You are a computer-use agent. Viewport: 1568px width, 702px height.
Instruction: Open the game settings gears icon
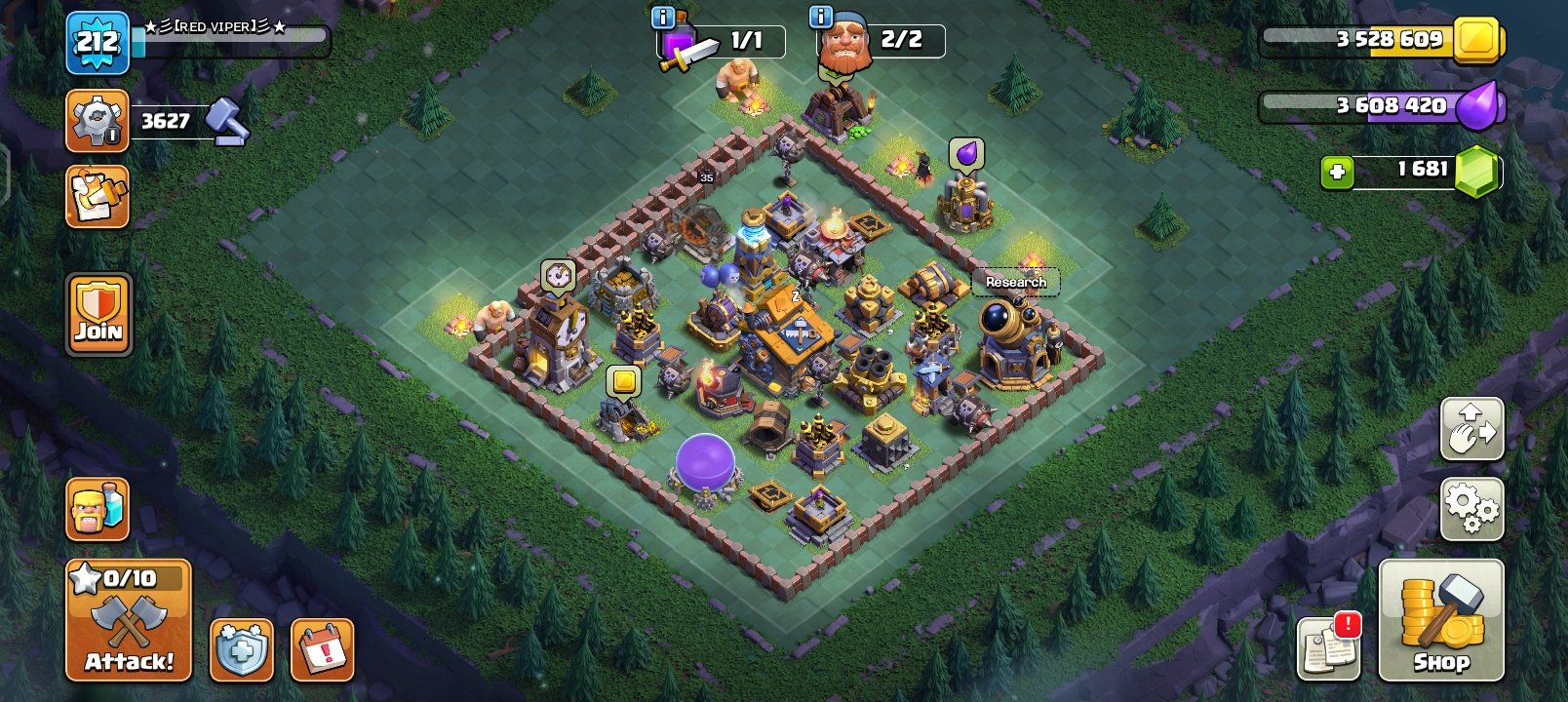(1472, 508)
